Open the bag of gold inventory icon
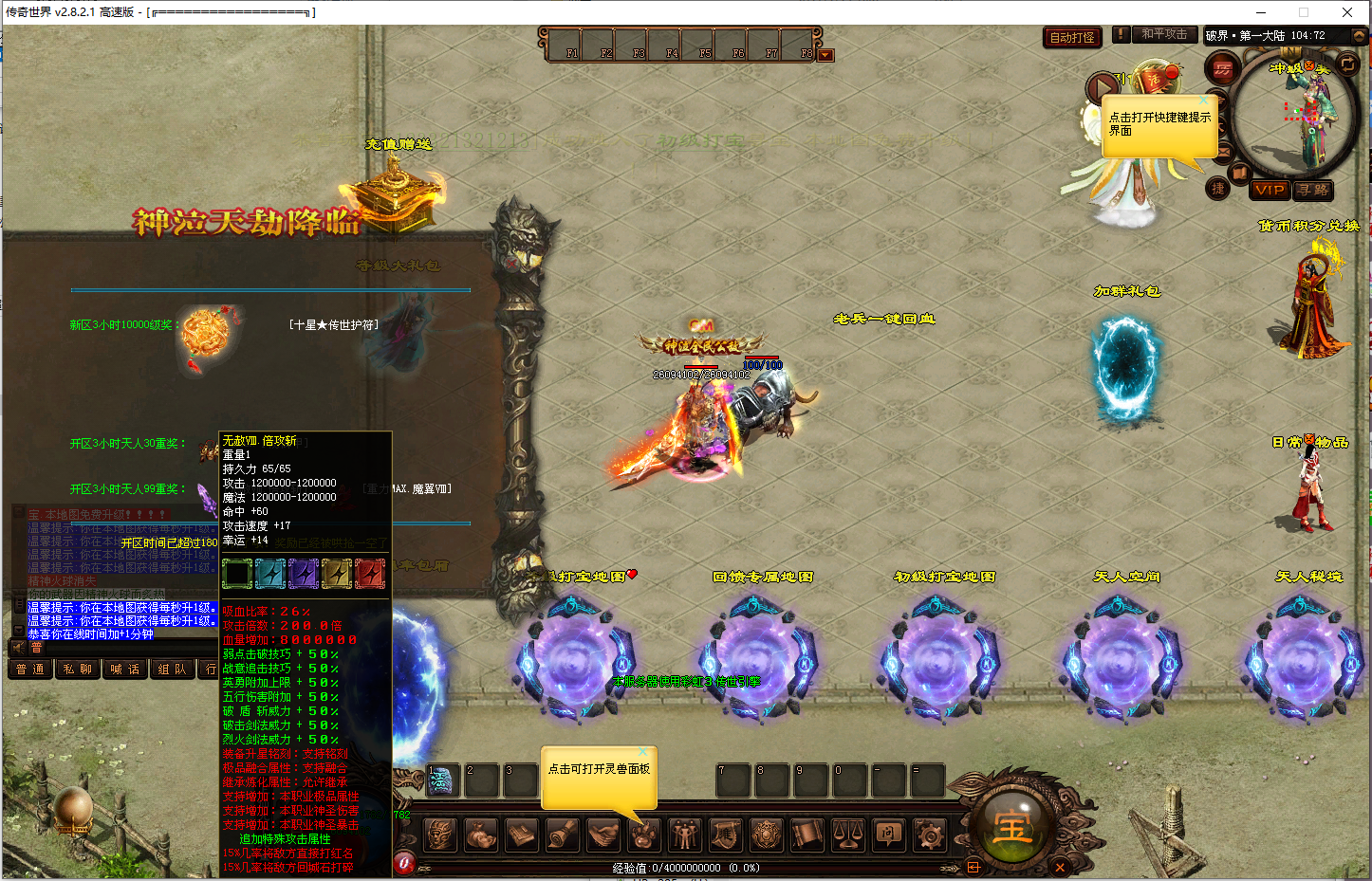 (x=479, y=835)
